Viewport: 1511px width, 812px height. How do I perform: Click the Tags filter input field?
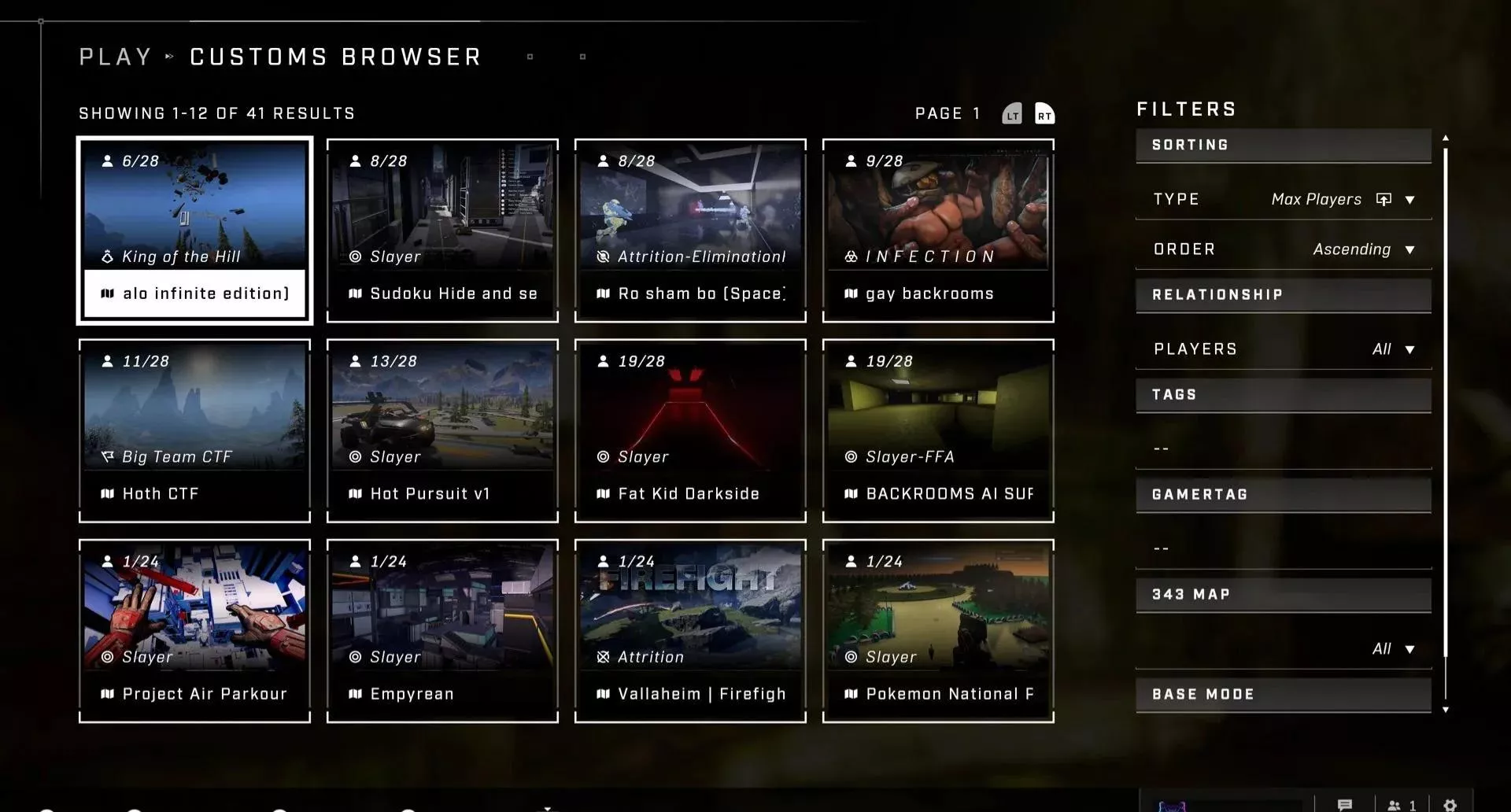tap(1284, 448)
